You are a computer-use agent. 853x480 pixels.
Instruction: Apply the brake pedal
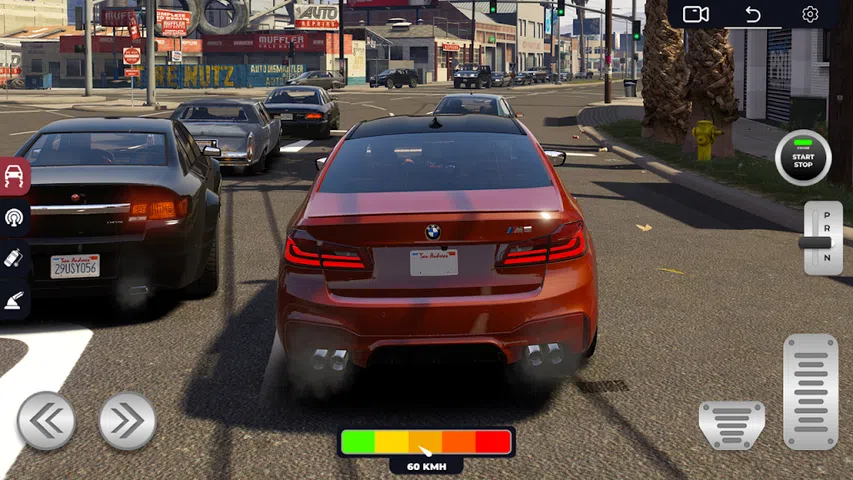pos(731,424)
